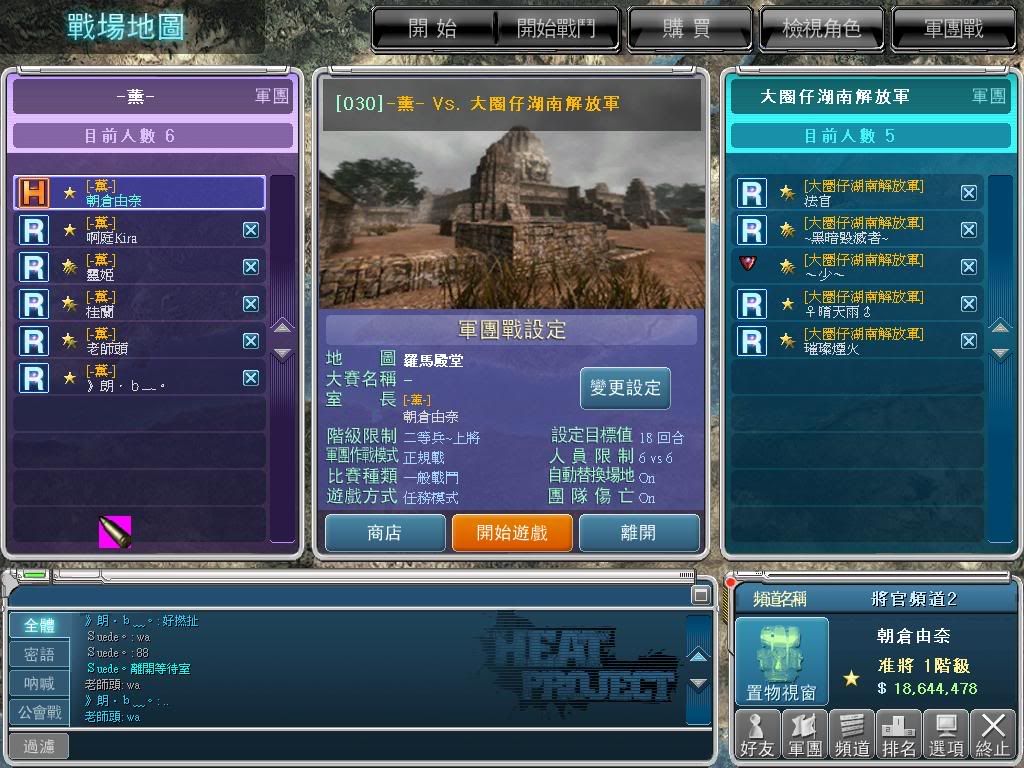Switch chat to 全體 tab
Screen dimensions: 1024x768
39,626
